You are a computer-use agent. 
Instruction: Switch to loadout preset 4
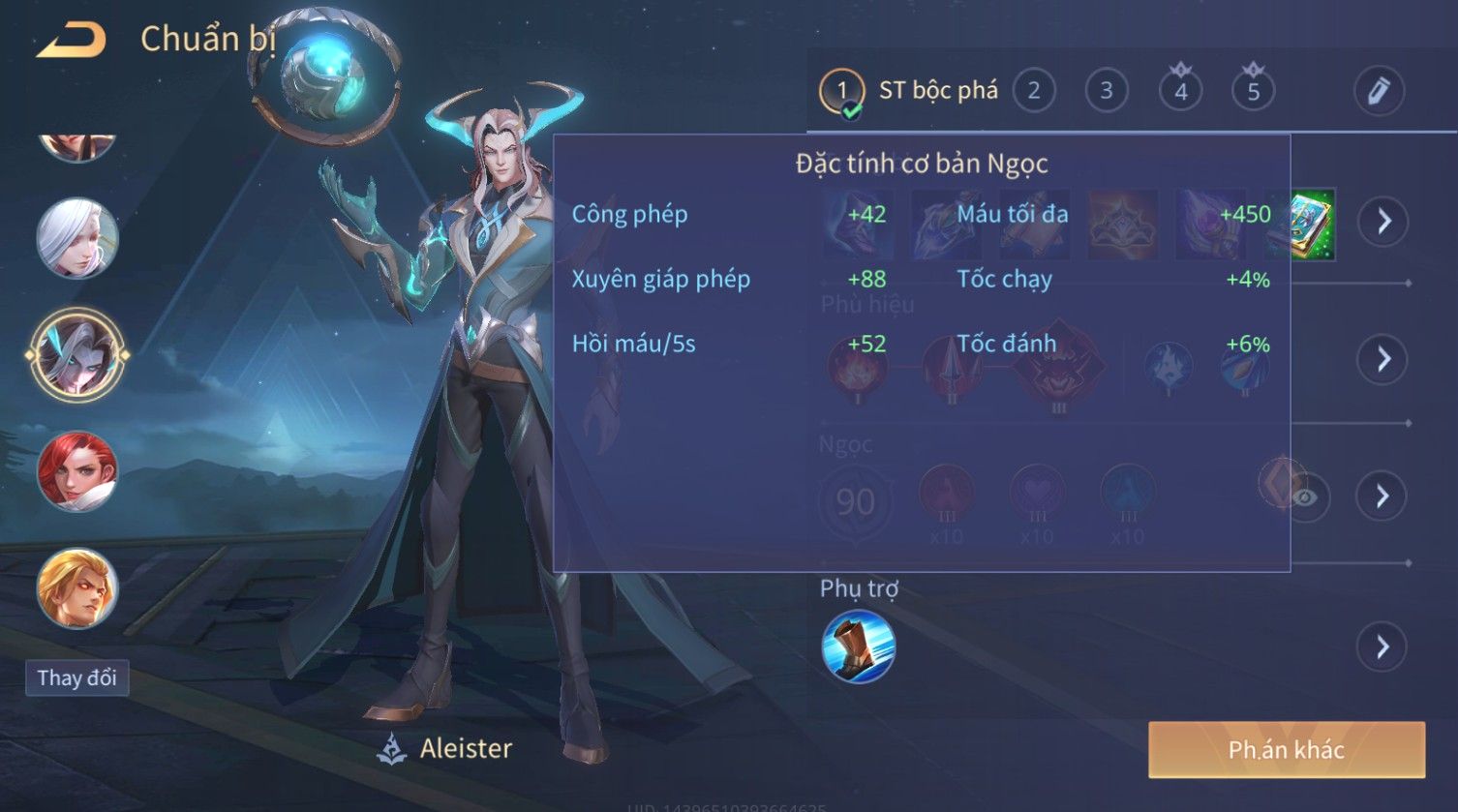(x=1180, y=91)
